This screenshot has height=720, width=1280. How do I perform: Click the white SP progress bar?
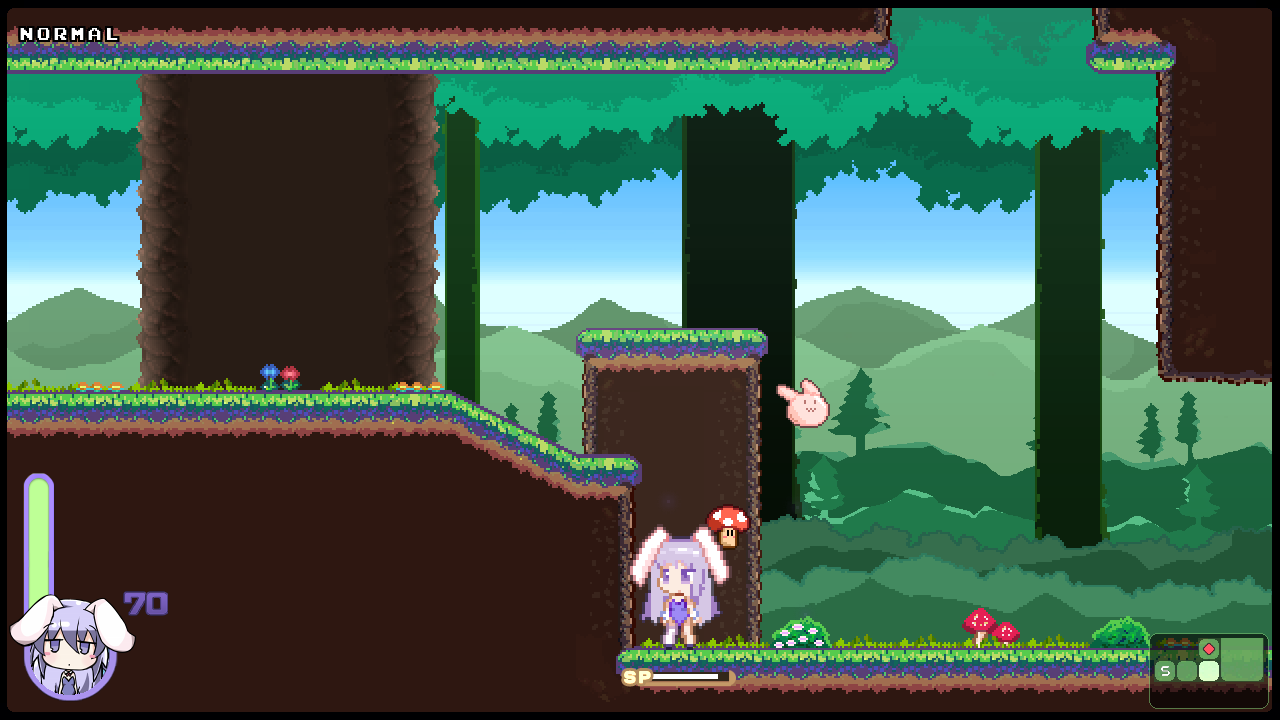[686, 676]
